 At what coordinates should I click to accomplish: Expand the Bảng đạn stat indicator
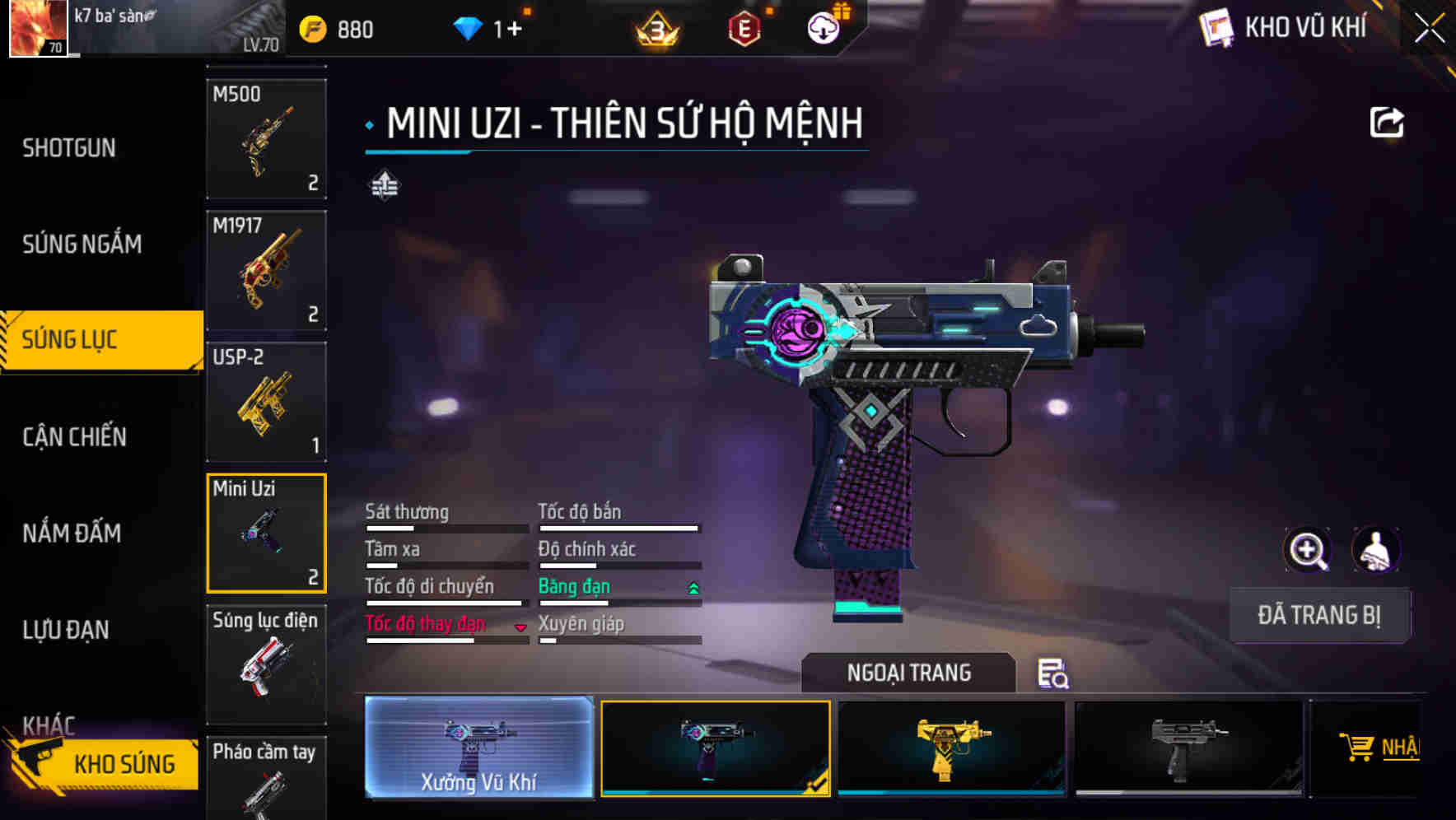(x=693, y=587)
